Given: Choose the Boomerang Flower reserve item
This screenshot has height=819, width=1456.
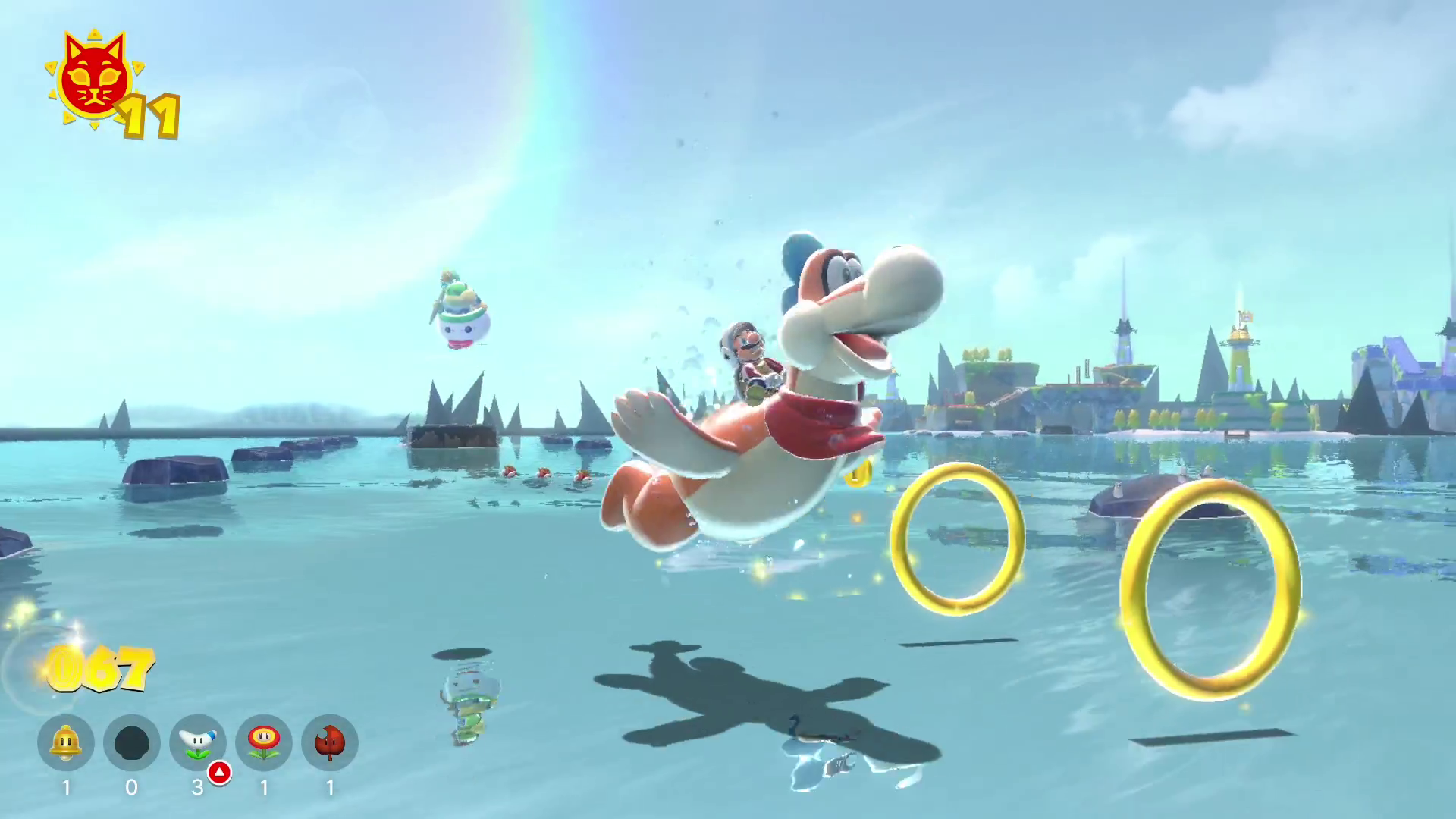Looking at the screenshot, I should 197,742.
